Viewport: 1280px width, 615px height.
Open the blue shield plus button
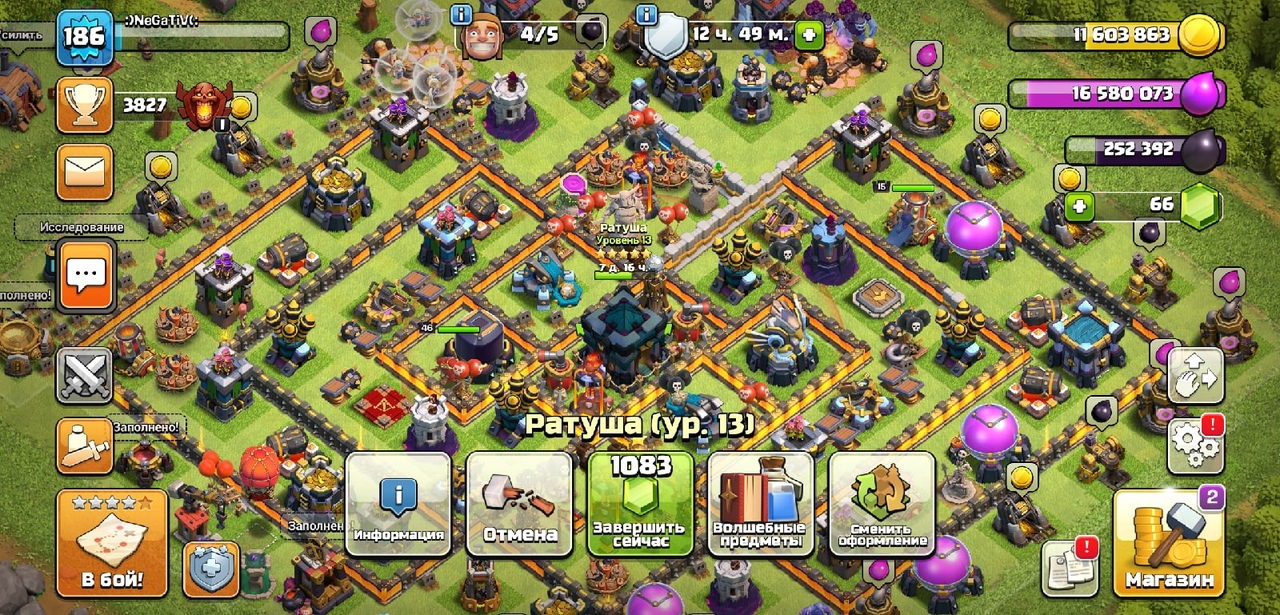(x=211, y=569)
